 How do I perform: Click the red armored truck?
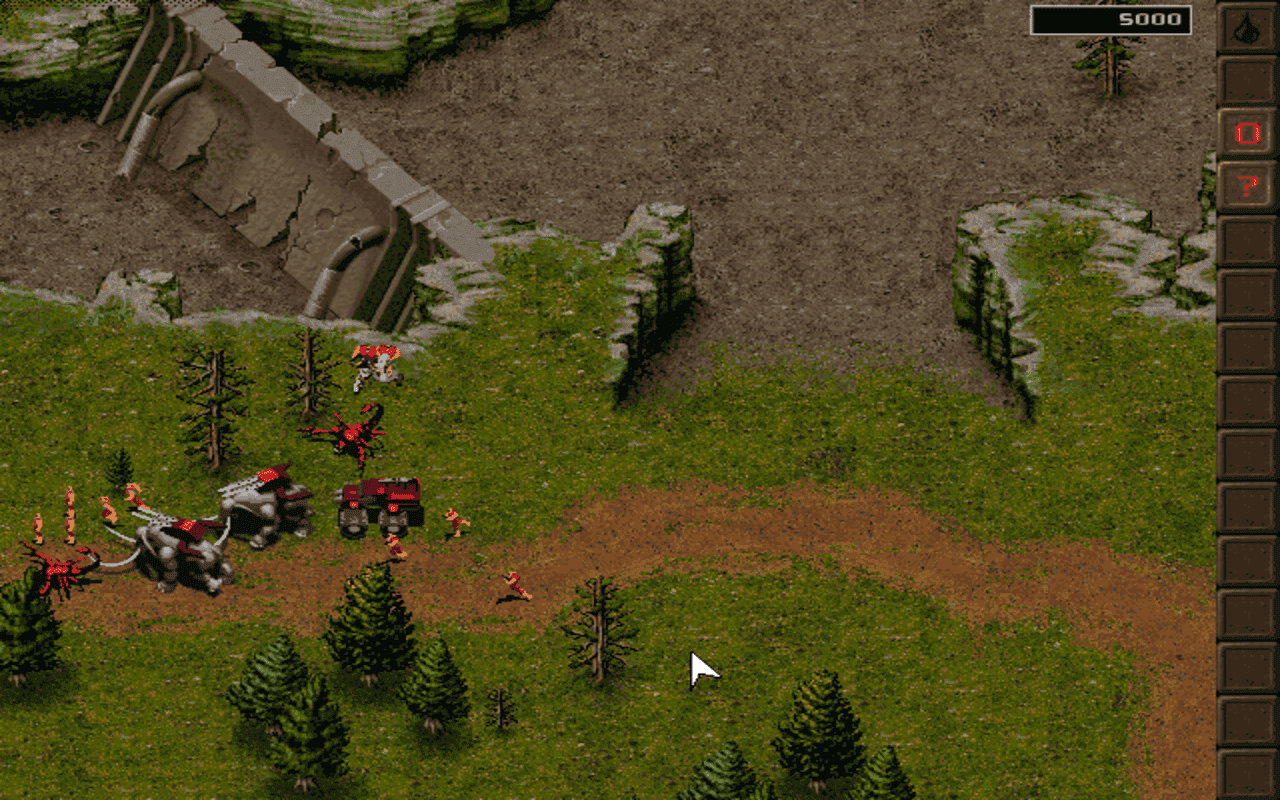[380, 500]
